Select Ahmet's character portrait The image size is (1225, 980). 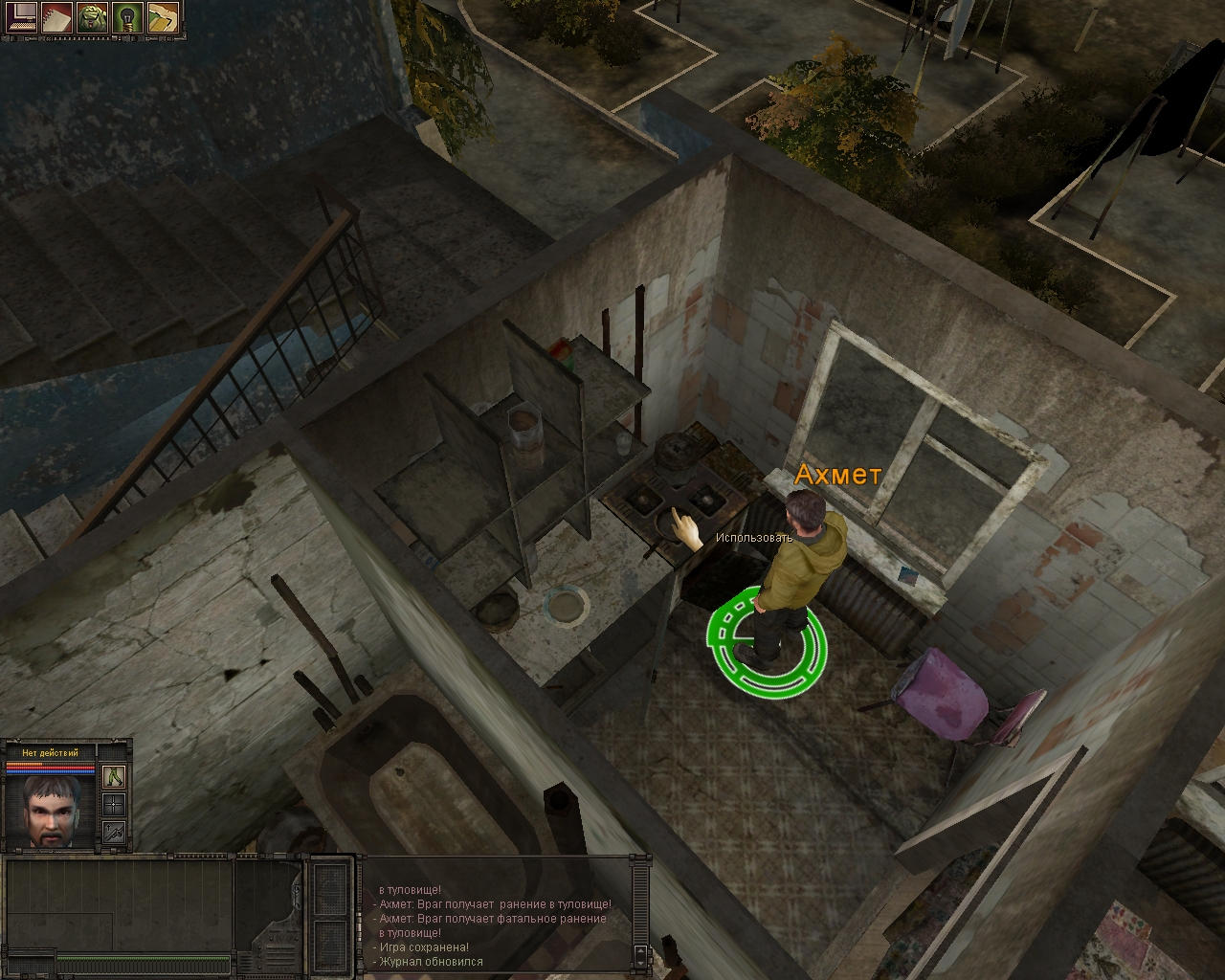click(x=51, y=812)
